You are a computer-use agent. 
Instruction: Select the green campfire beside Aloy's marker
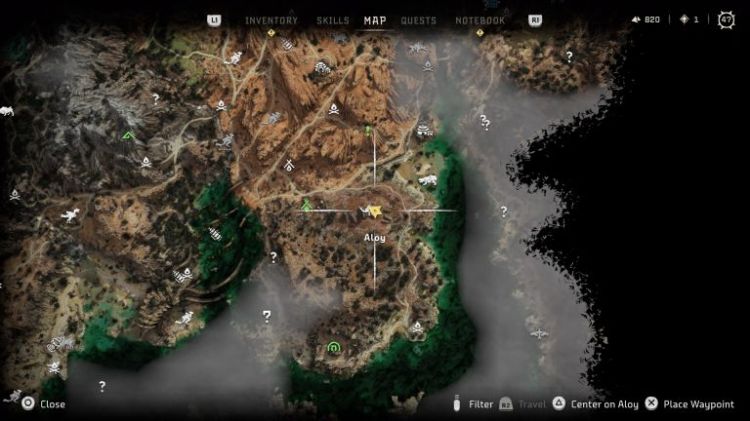pyautogui.click(x=306, y=206)
